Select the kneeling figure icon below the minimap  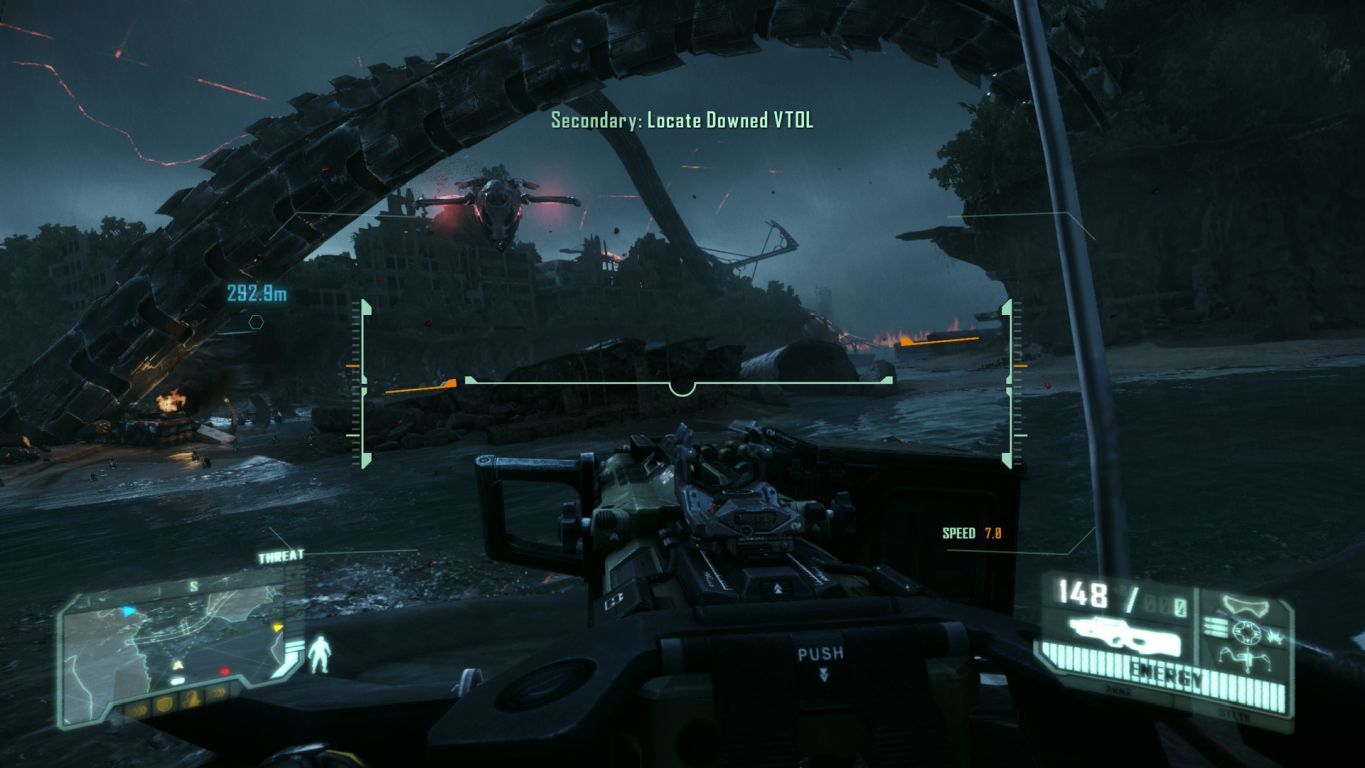pyautogui.click(x=192, y=700)
